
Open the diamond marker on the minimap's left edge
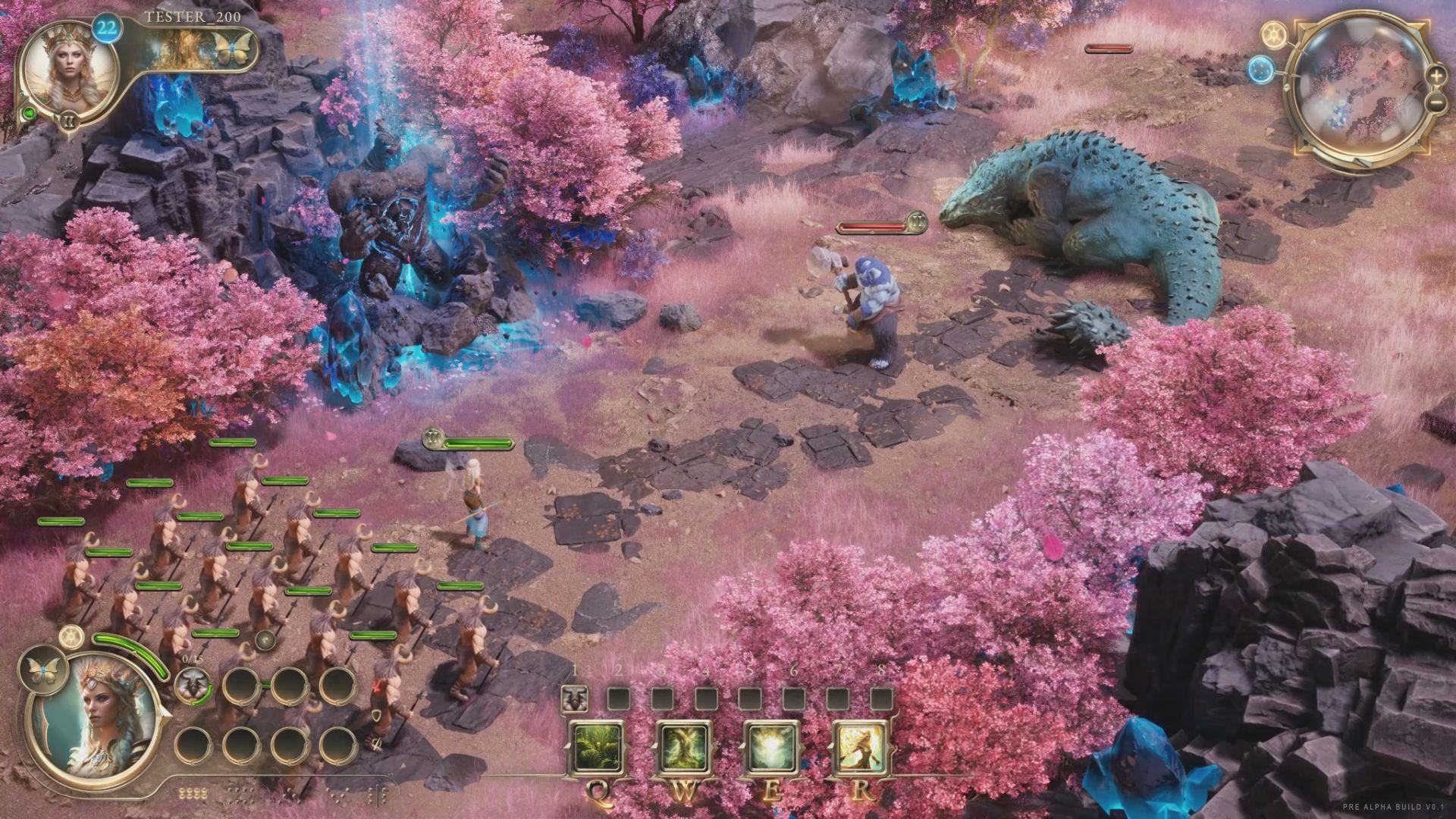[x=1287, y=86]
